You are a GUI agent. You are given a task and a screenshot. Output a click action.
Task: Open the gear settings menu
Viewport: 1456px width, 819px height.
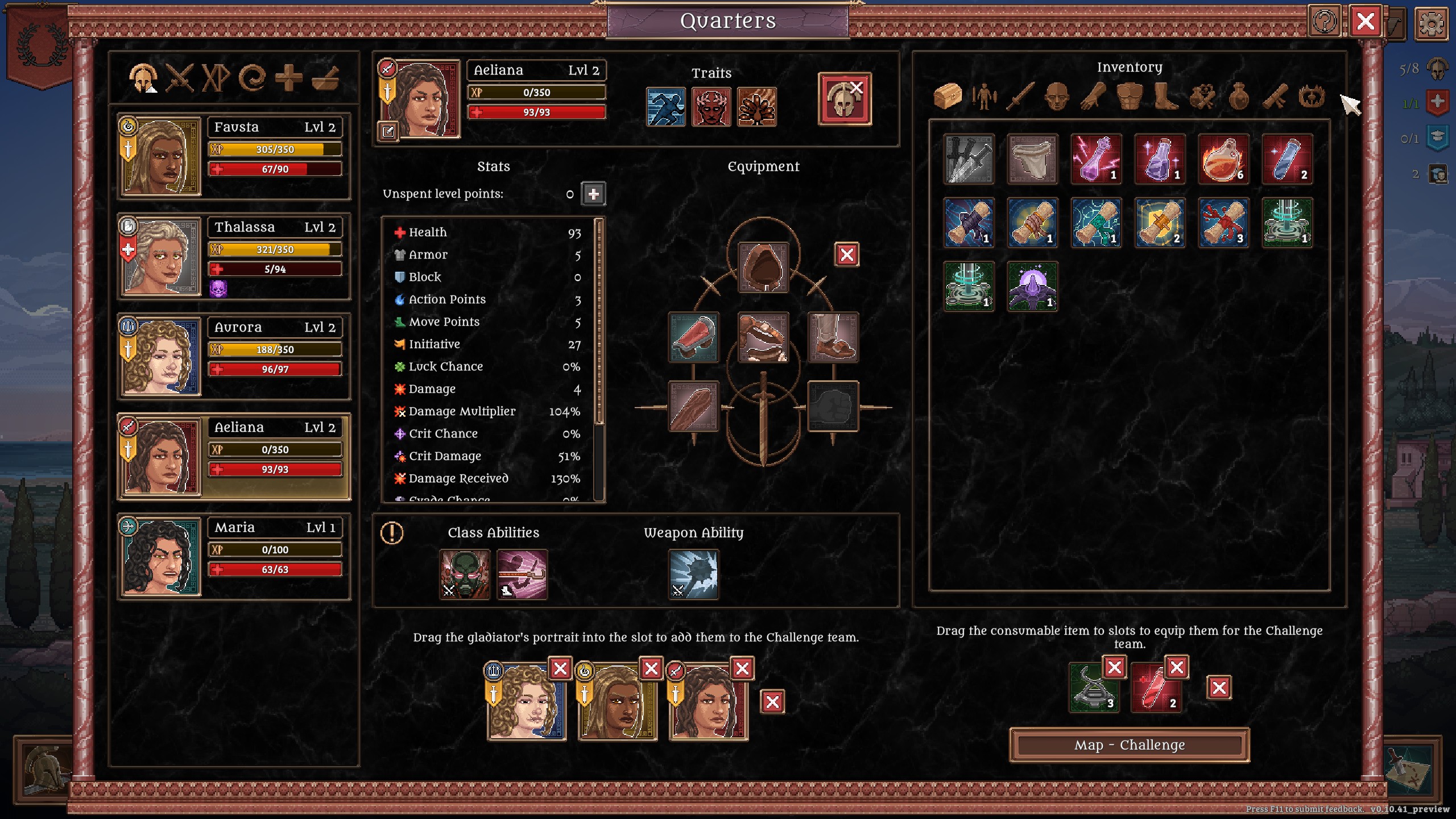point(1431,23)
